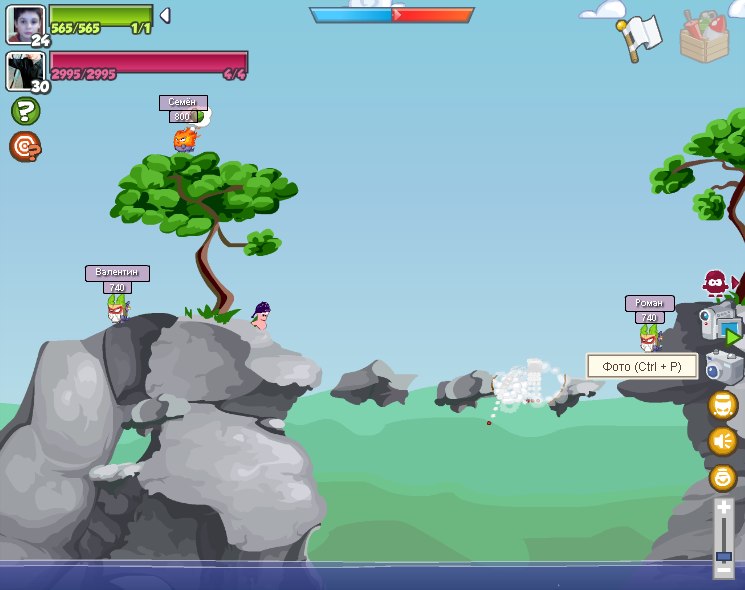Click the blue zoom slider handle
Screen dimensions: 745x590
pos(724,556)
